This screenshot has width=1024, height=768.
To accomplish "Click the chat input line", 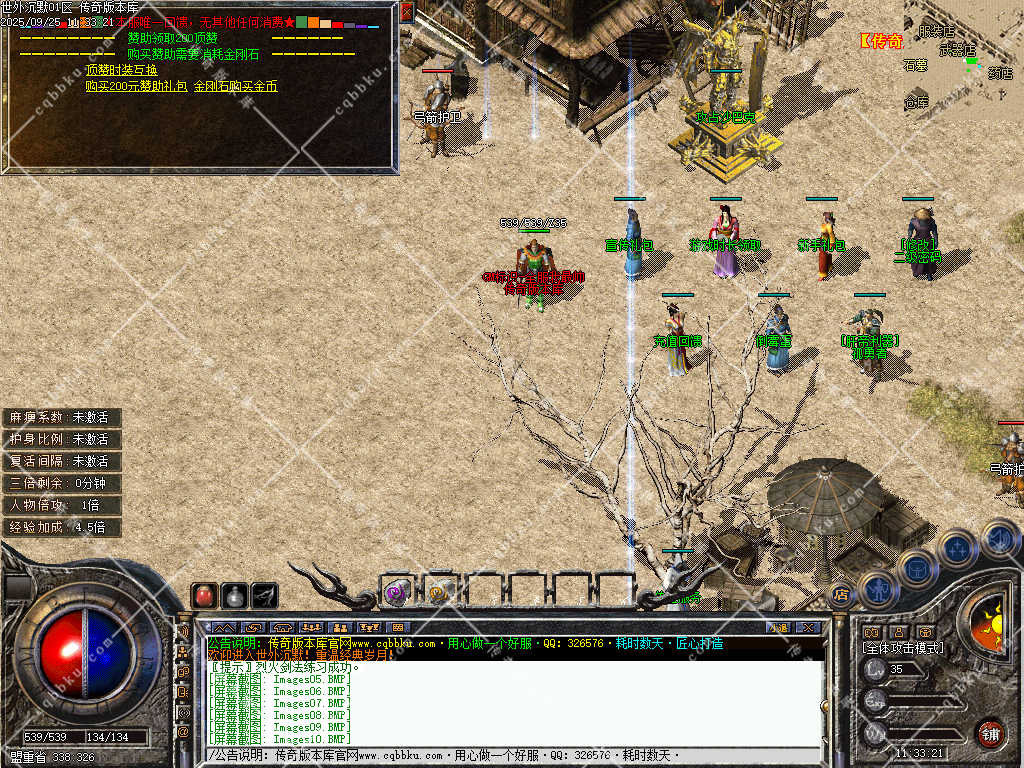I will (x=500, y=754).
